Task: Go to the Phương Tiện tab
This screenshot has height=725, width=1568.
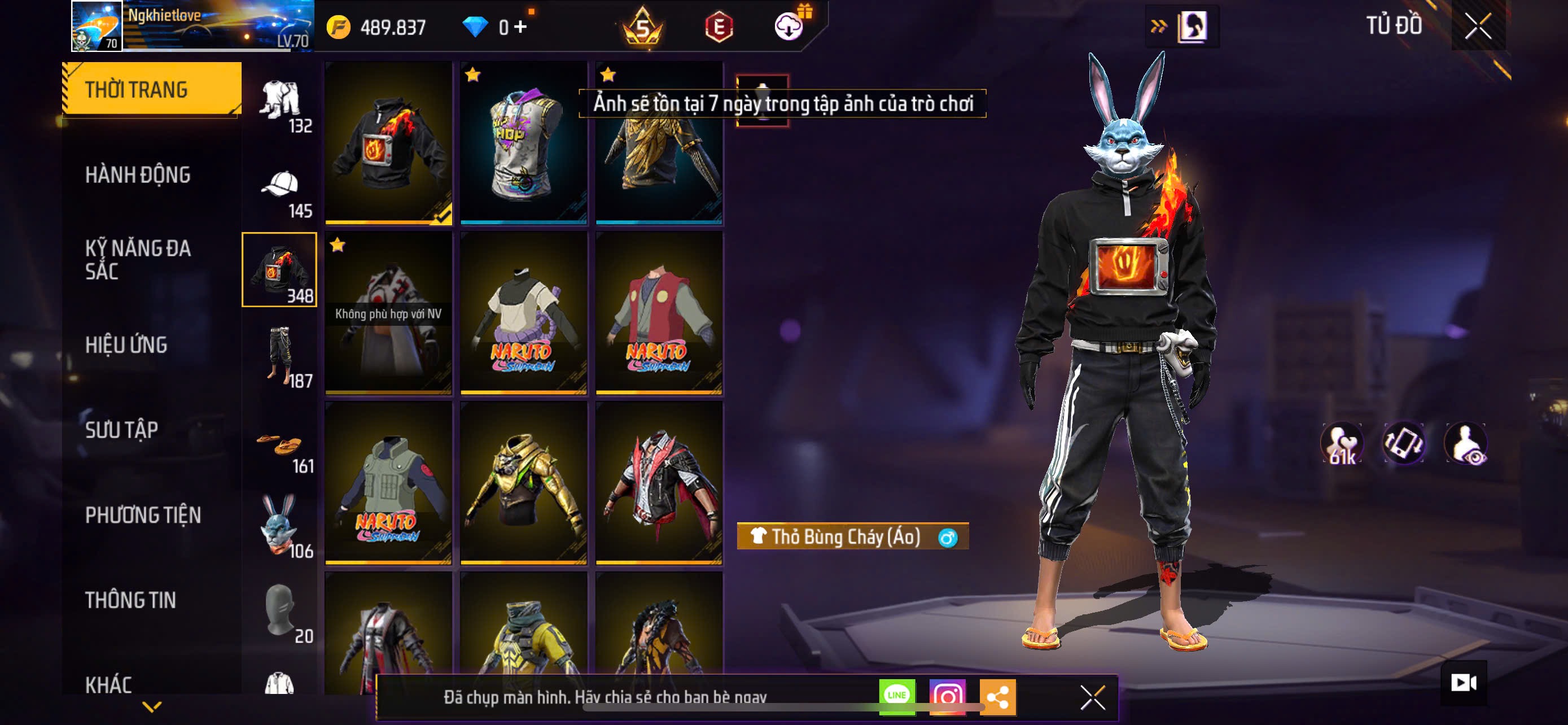Action: [143, 516]
